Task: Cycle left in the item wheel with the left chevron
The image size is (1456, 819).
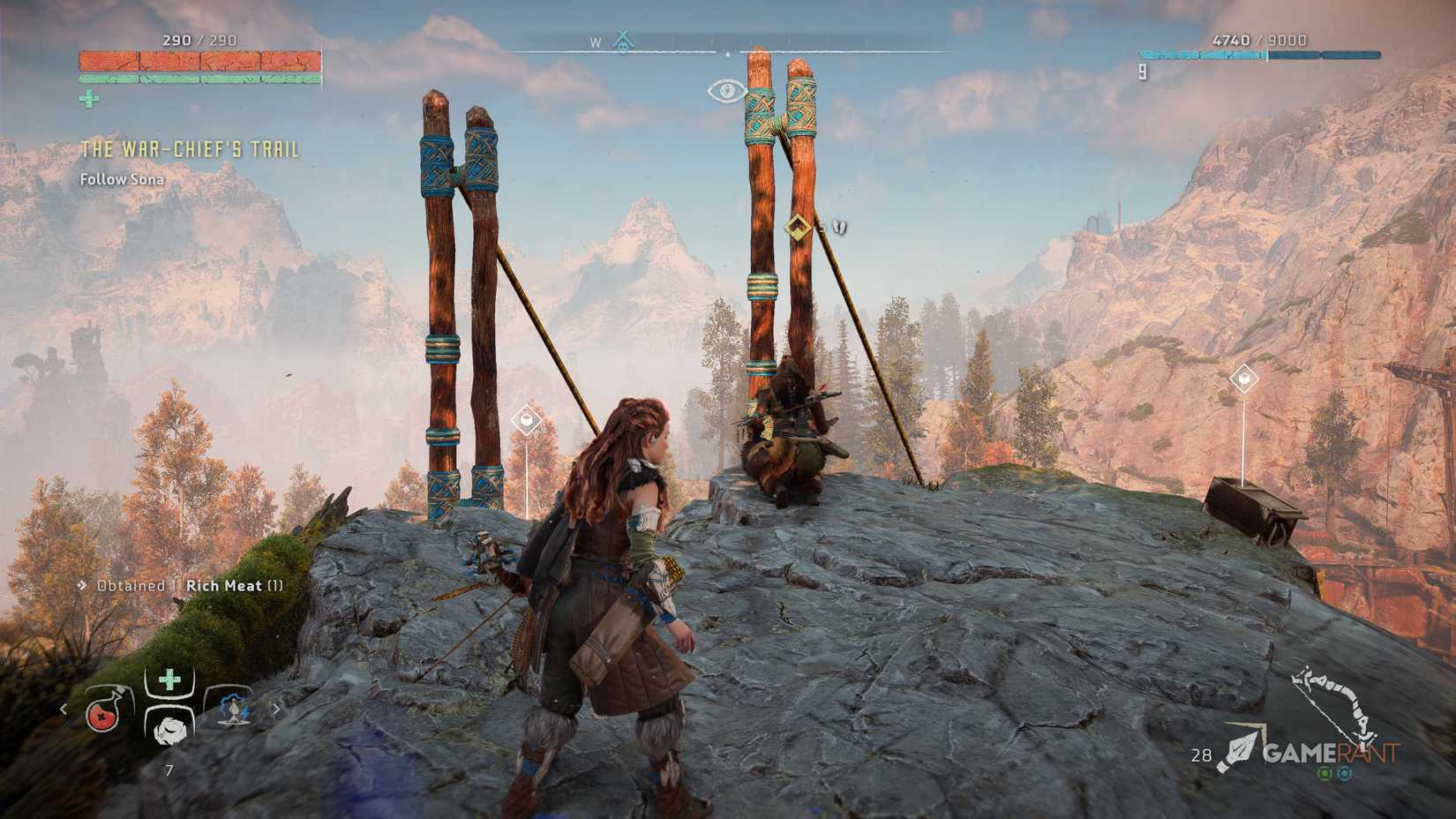Action: pyautogui.click(x=65, y=706)
